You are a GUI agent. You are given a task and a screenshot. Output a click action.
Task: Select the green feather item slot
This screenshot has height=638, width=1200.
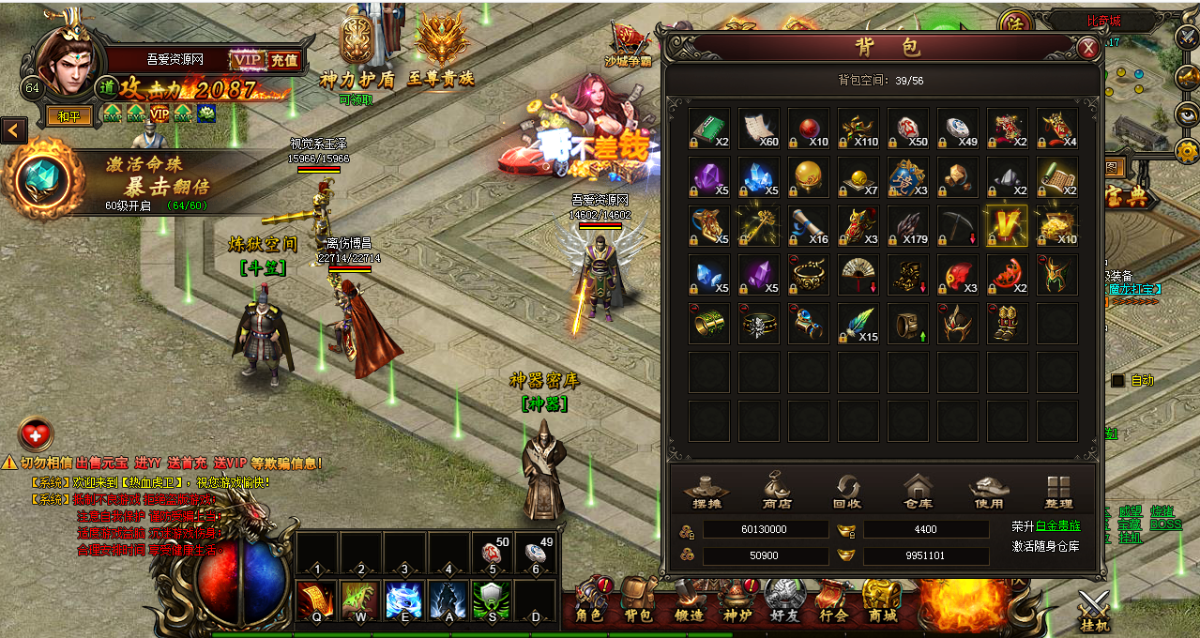(x=859, y=324)
